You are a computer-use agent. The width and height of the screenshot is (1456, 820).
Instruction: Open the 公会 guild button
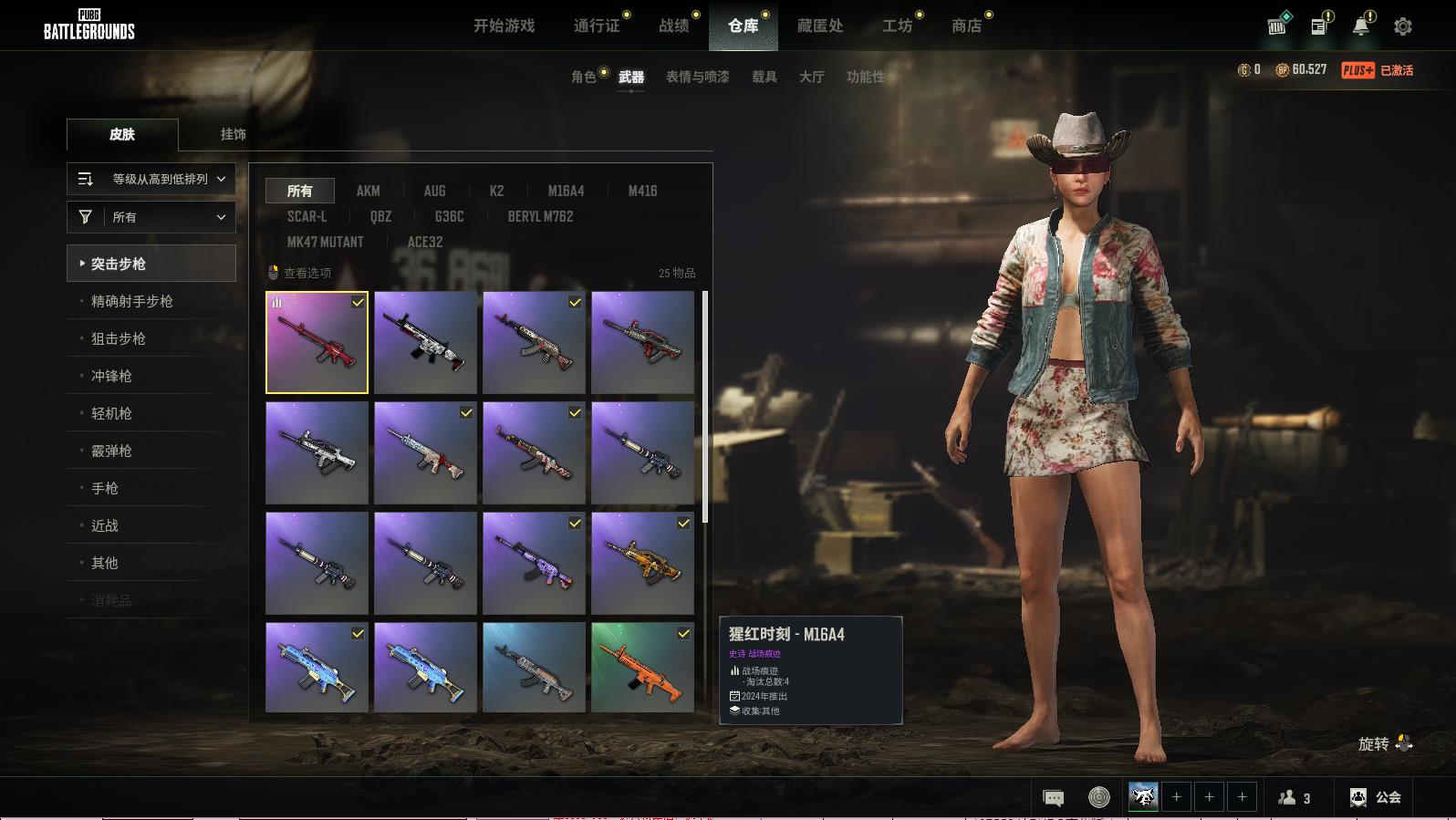[x=1376, y=797]
